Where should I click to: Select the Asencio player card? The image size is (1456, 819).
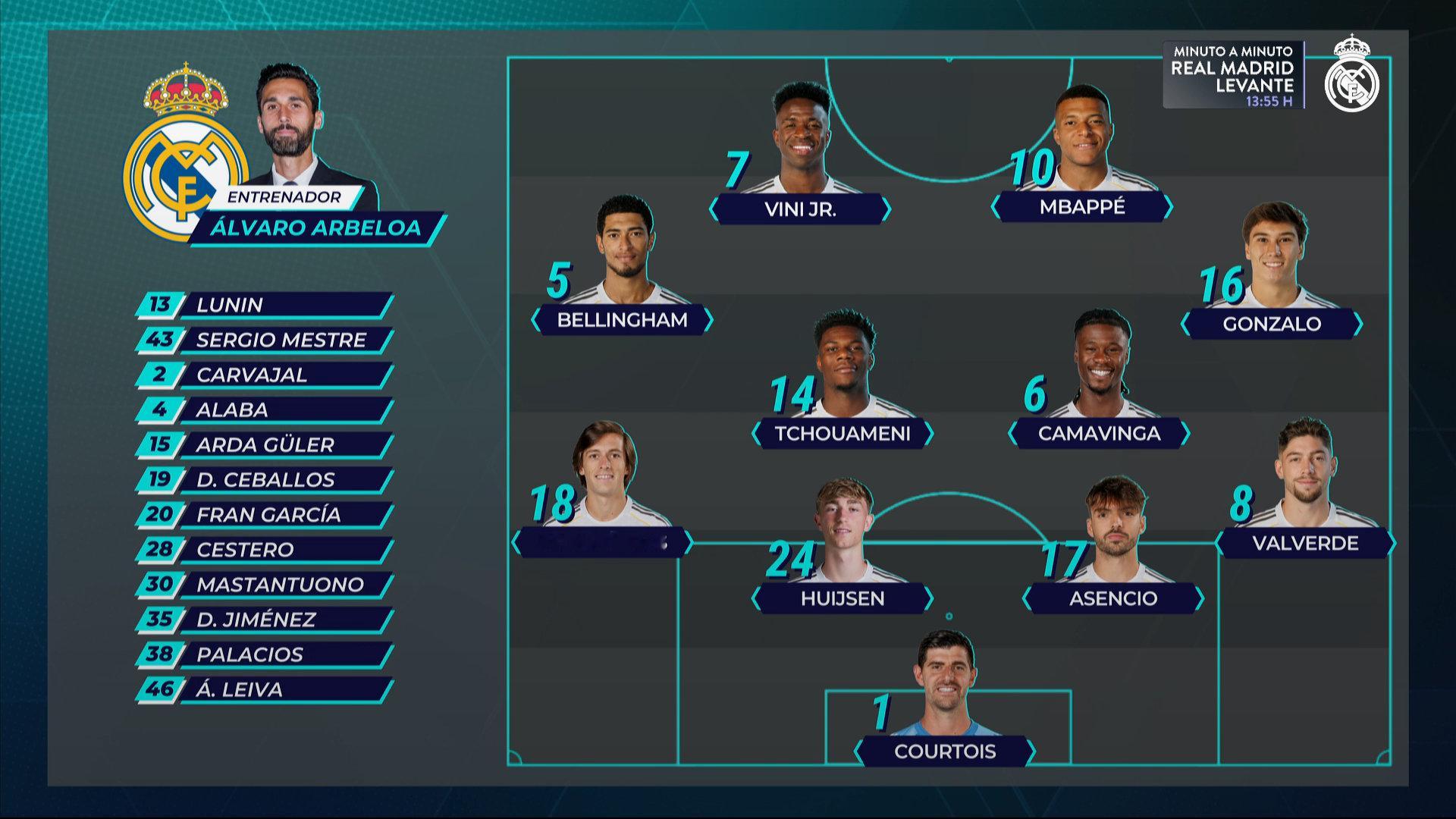click(x=1112, y=598)
